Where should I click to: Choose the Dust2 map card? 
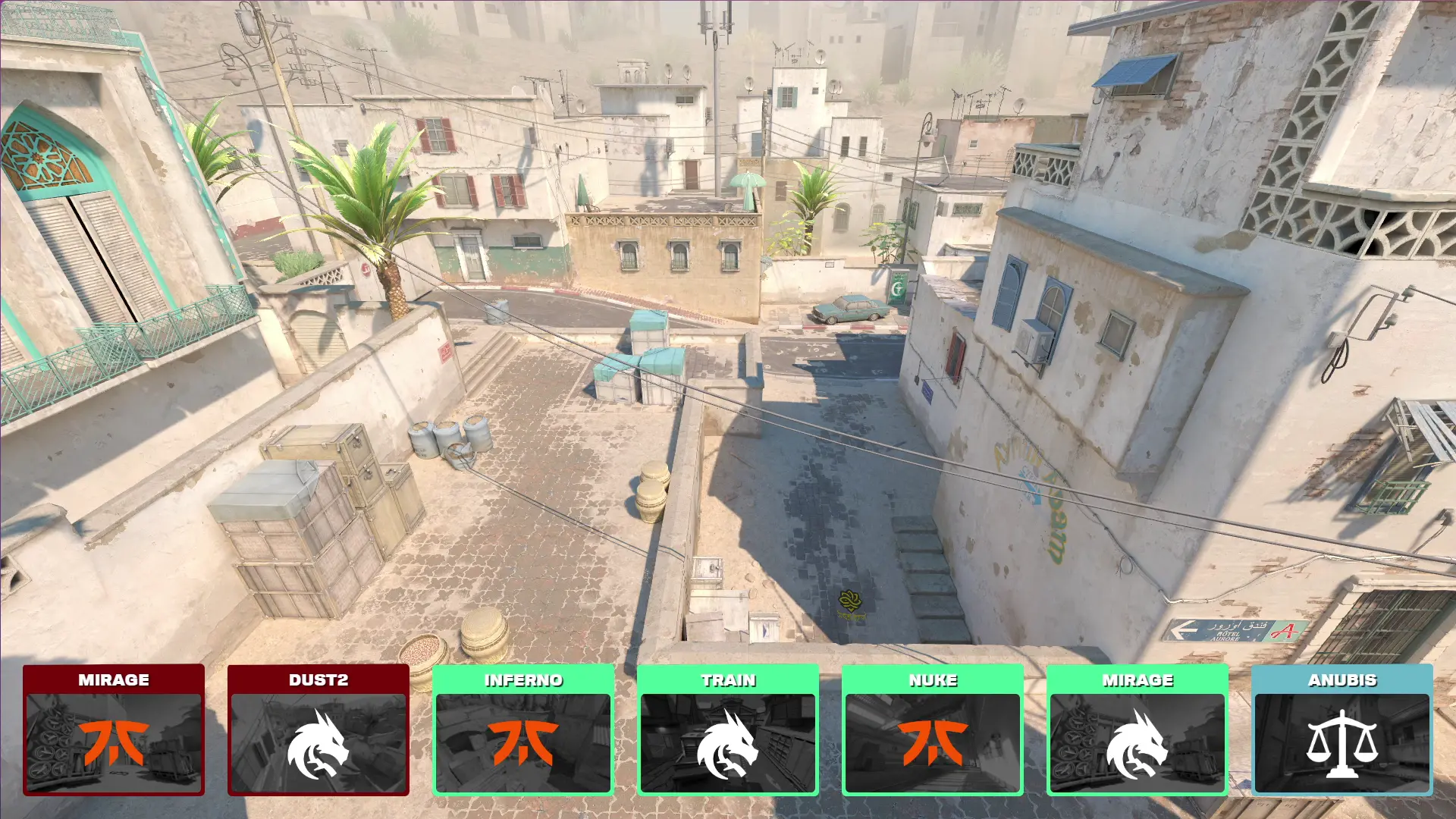pos(318,730)
